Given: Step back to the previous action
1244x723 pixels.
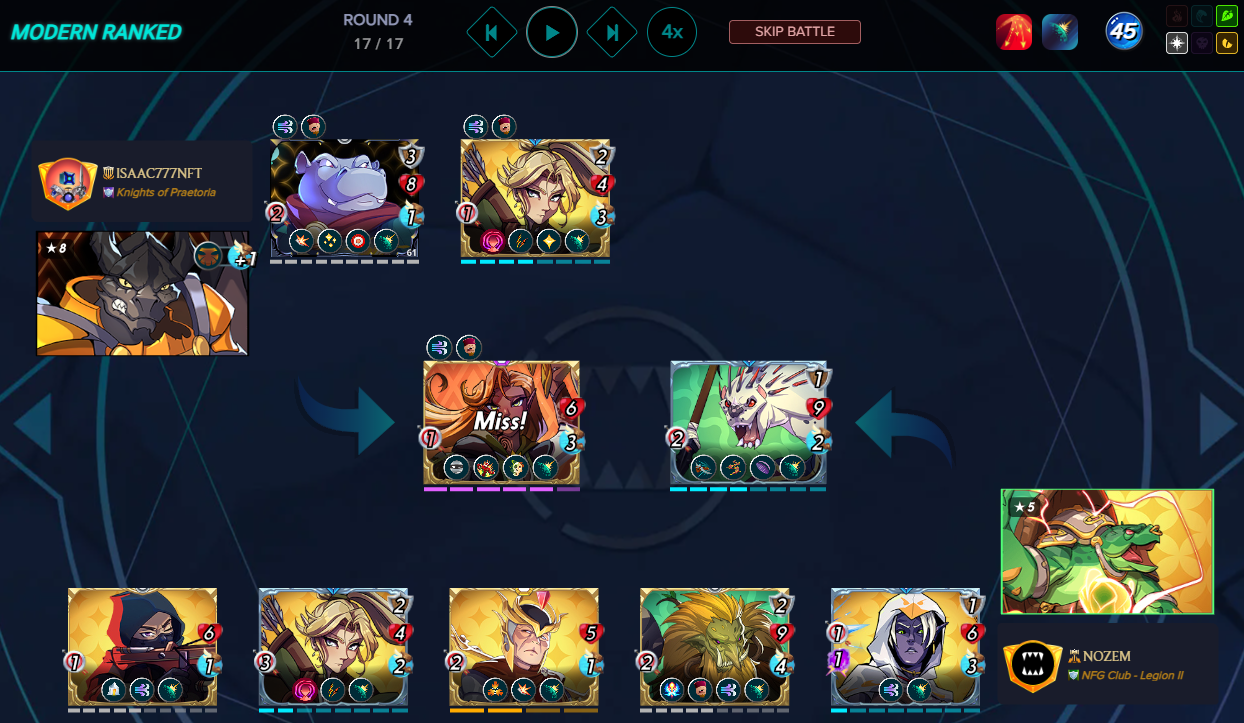Looking at the screenshot, I should [492, 32].
